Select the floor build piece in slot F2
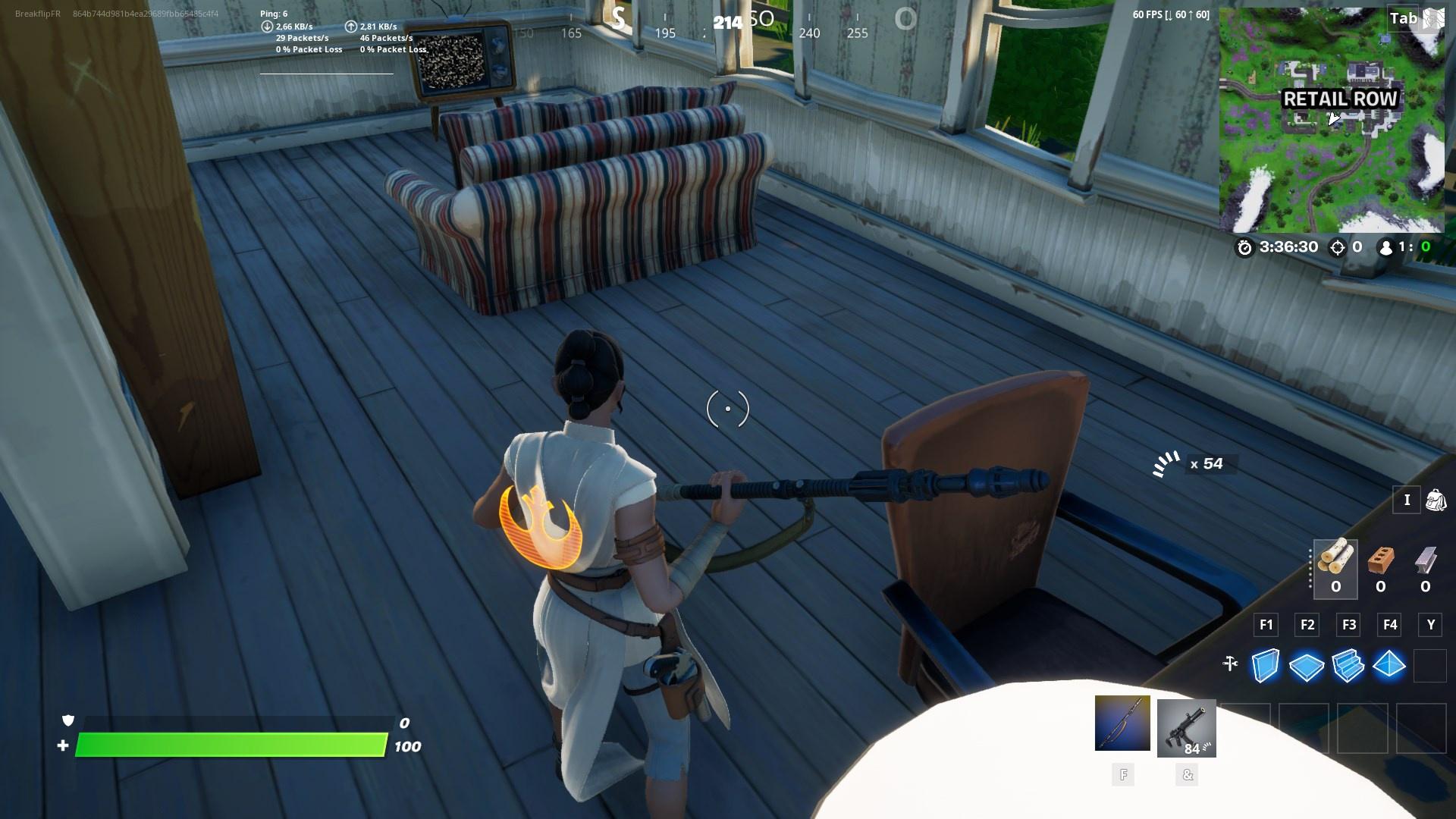Viewport: 1456px width, 819px height. [1307, 667]
